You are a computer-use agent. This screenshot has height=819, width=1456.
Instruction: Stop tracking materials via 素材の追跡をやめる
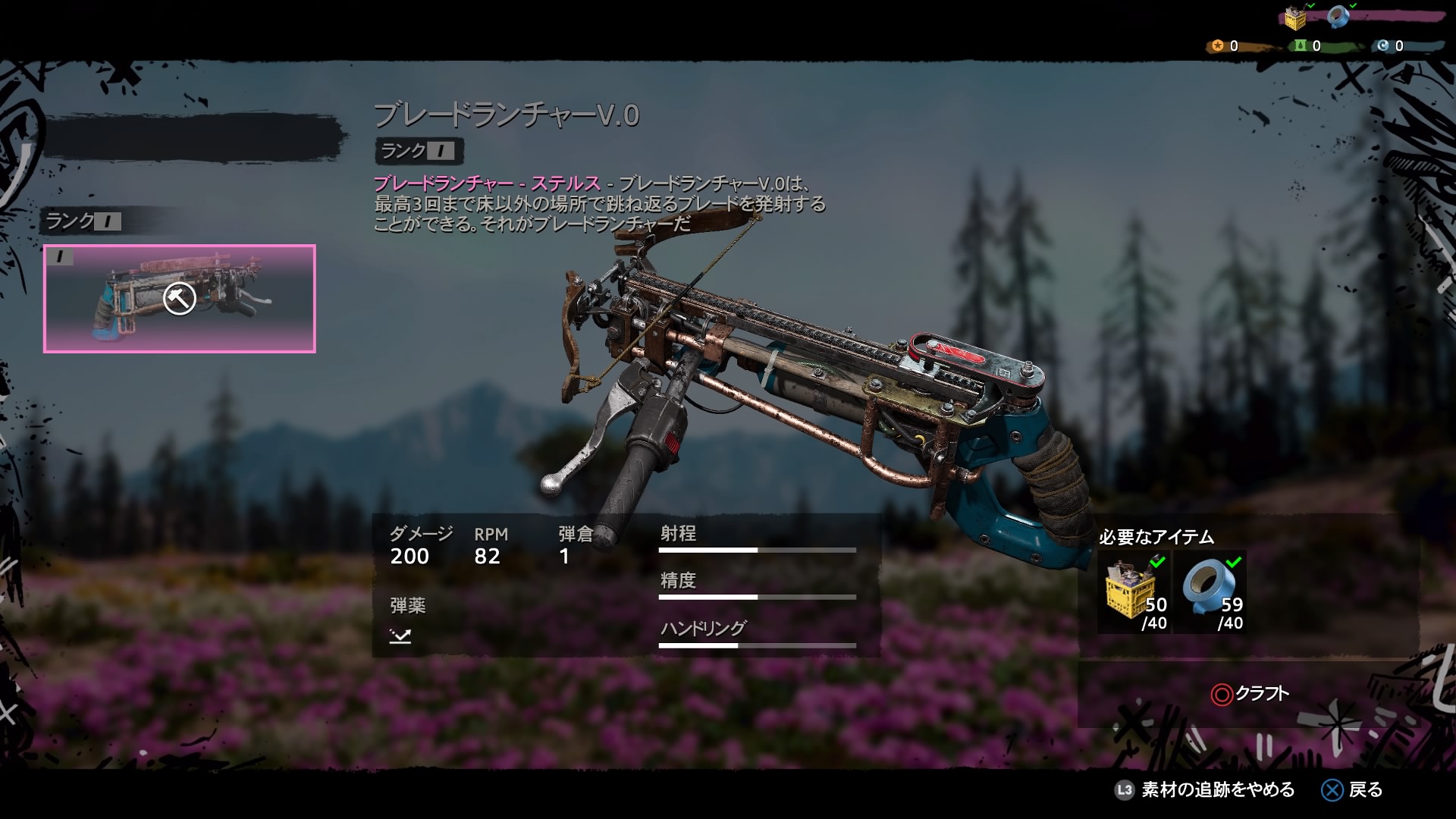point(1206,790)
